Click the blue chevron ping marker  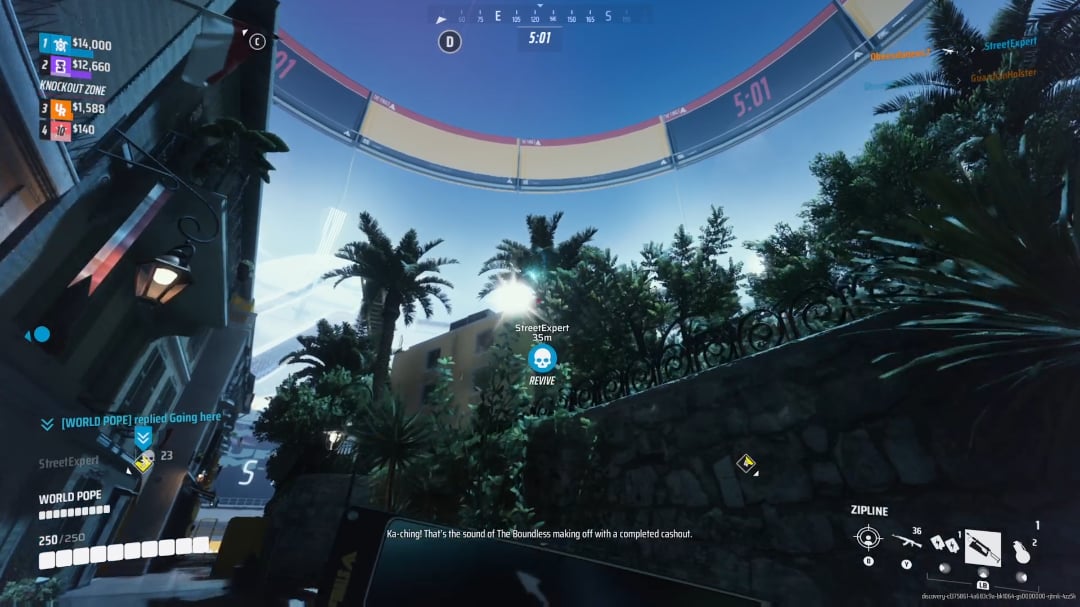point(143,438)
